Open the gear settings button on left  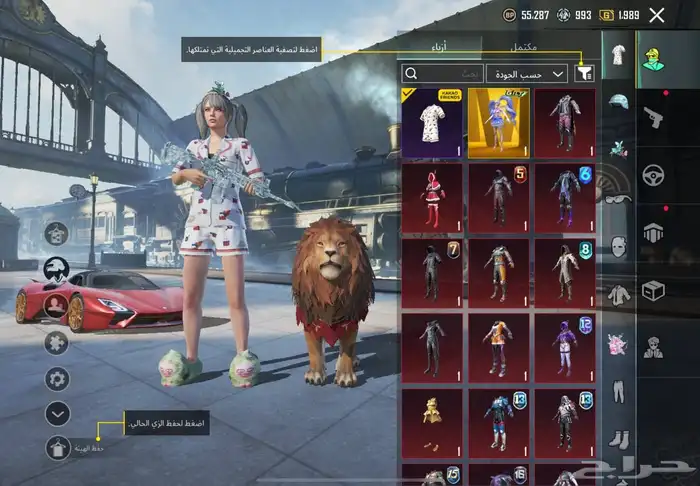[58, 378]
